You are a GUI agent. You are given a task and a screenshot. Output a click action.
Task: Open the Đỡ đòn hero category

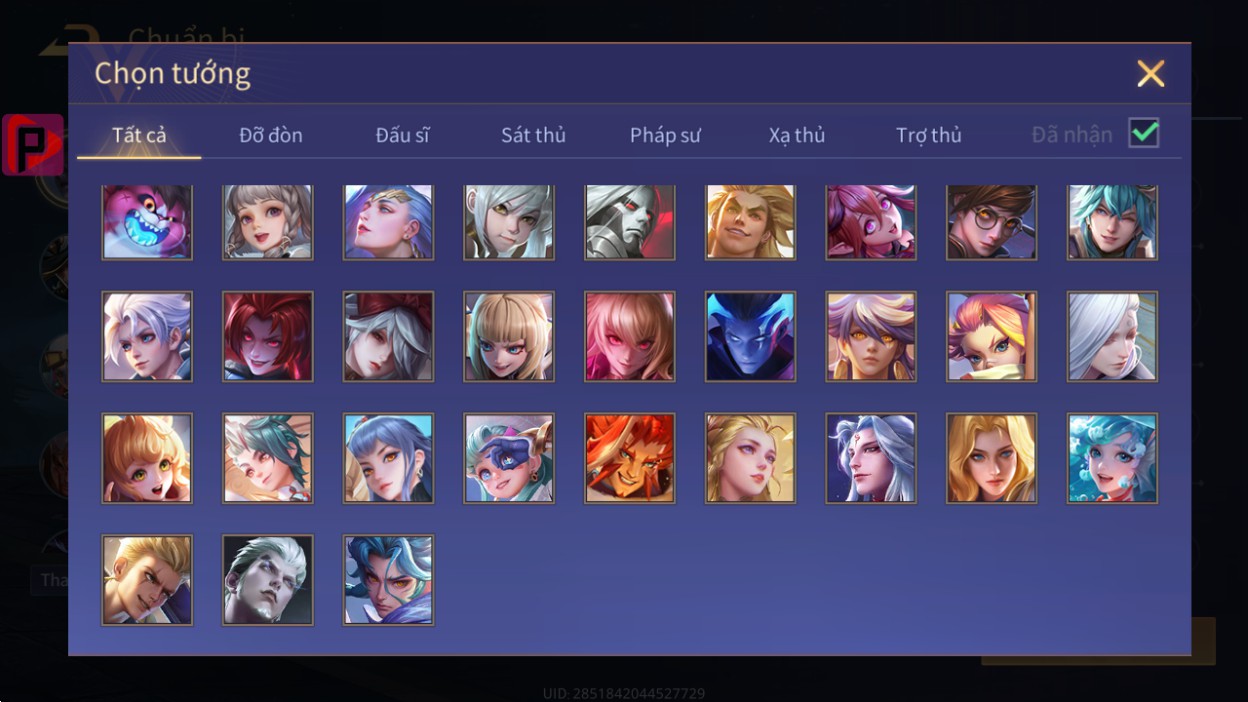270,135
